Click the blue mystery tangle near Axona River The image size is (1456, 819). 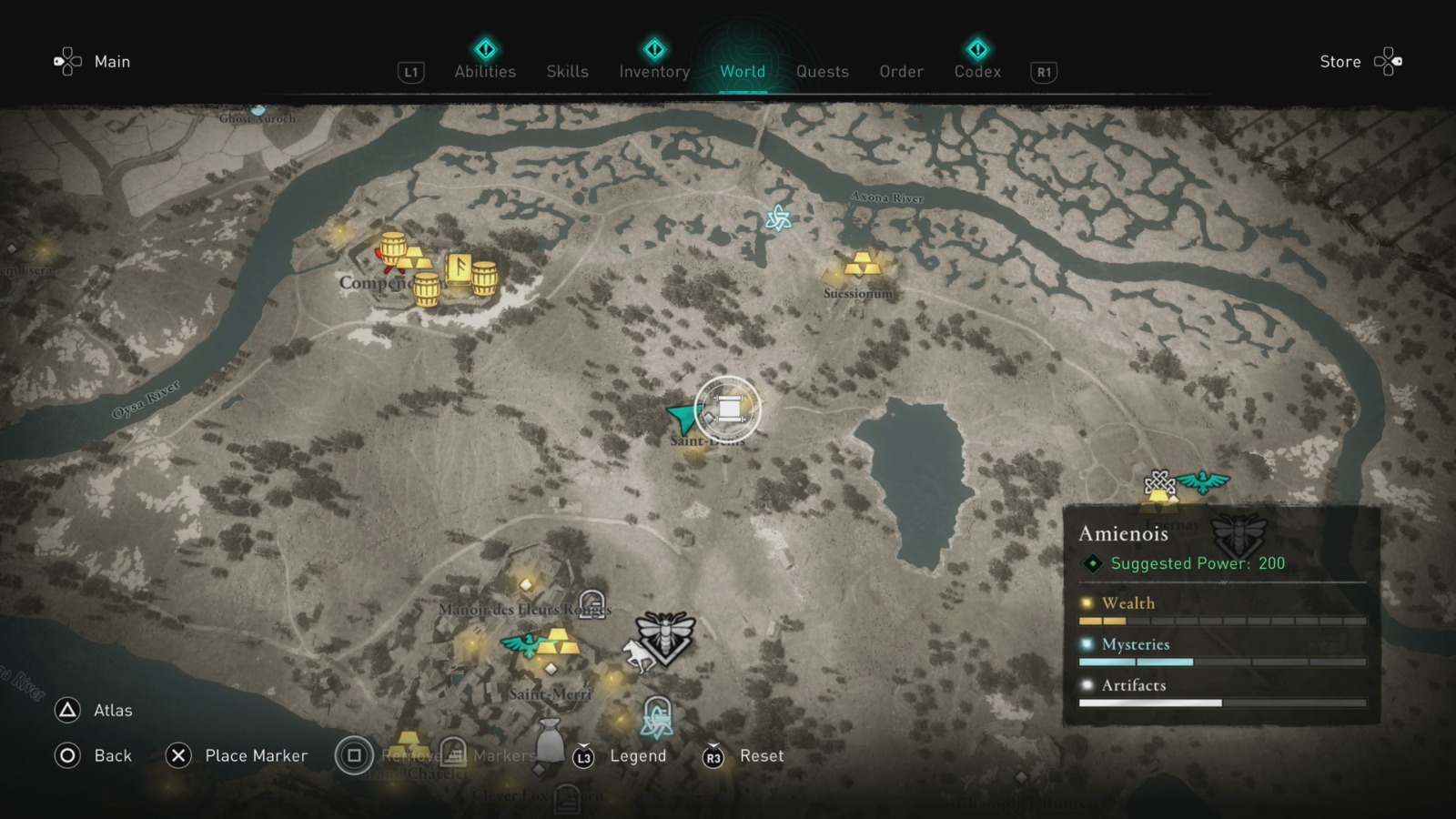(x=781, y=218)
